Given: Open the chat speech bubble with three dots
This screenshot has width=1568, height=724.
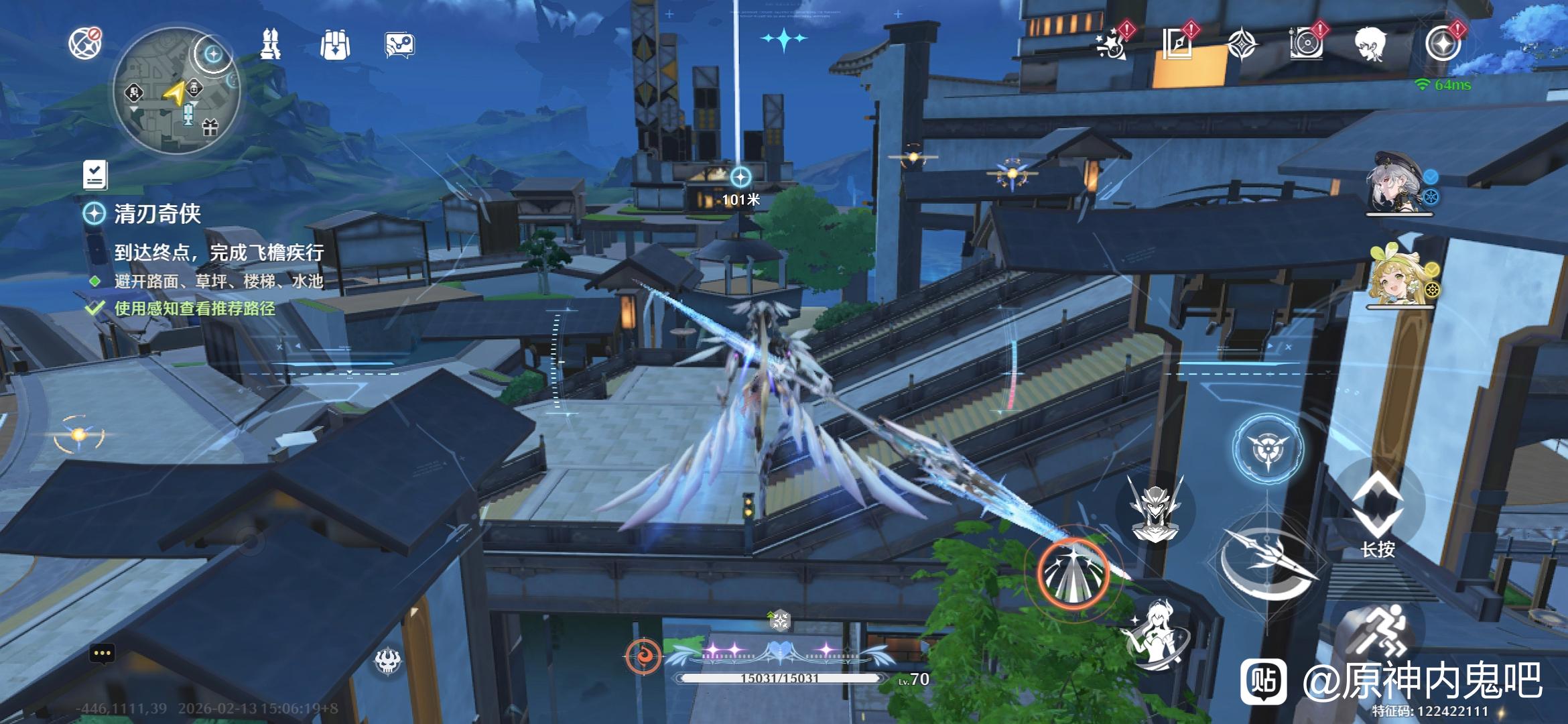Looking at the screenshot, I should [102, 653].
